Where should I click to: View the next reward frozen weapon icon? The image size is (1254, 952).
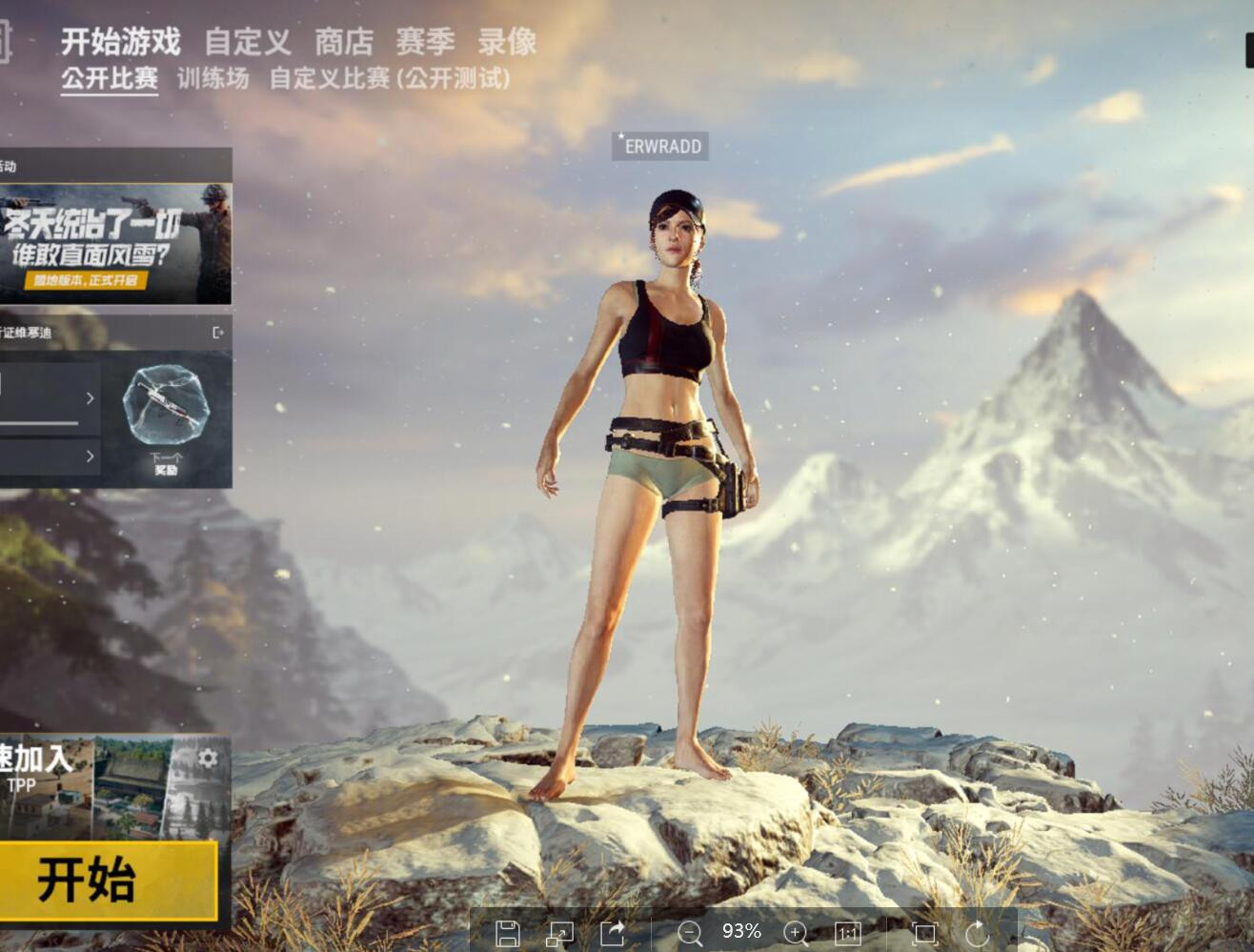tap(166, 408)
